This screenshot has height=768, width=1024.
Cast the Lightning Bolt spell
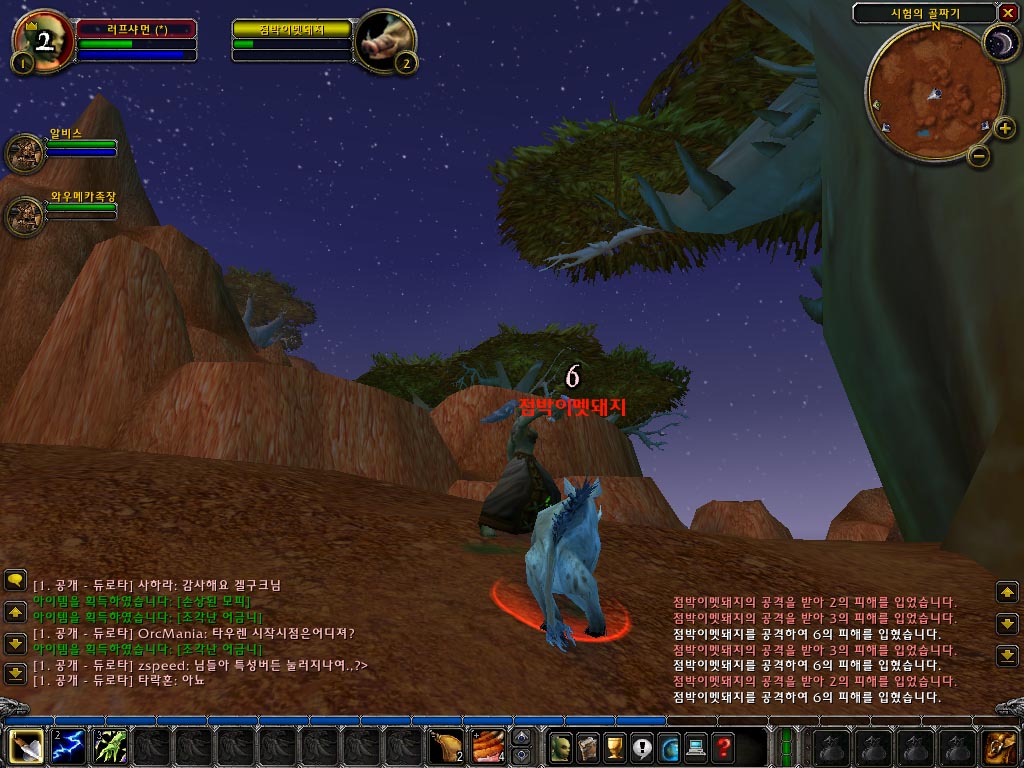[x=68, y=747]
